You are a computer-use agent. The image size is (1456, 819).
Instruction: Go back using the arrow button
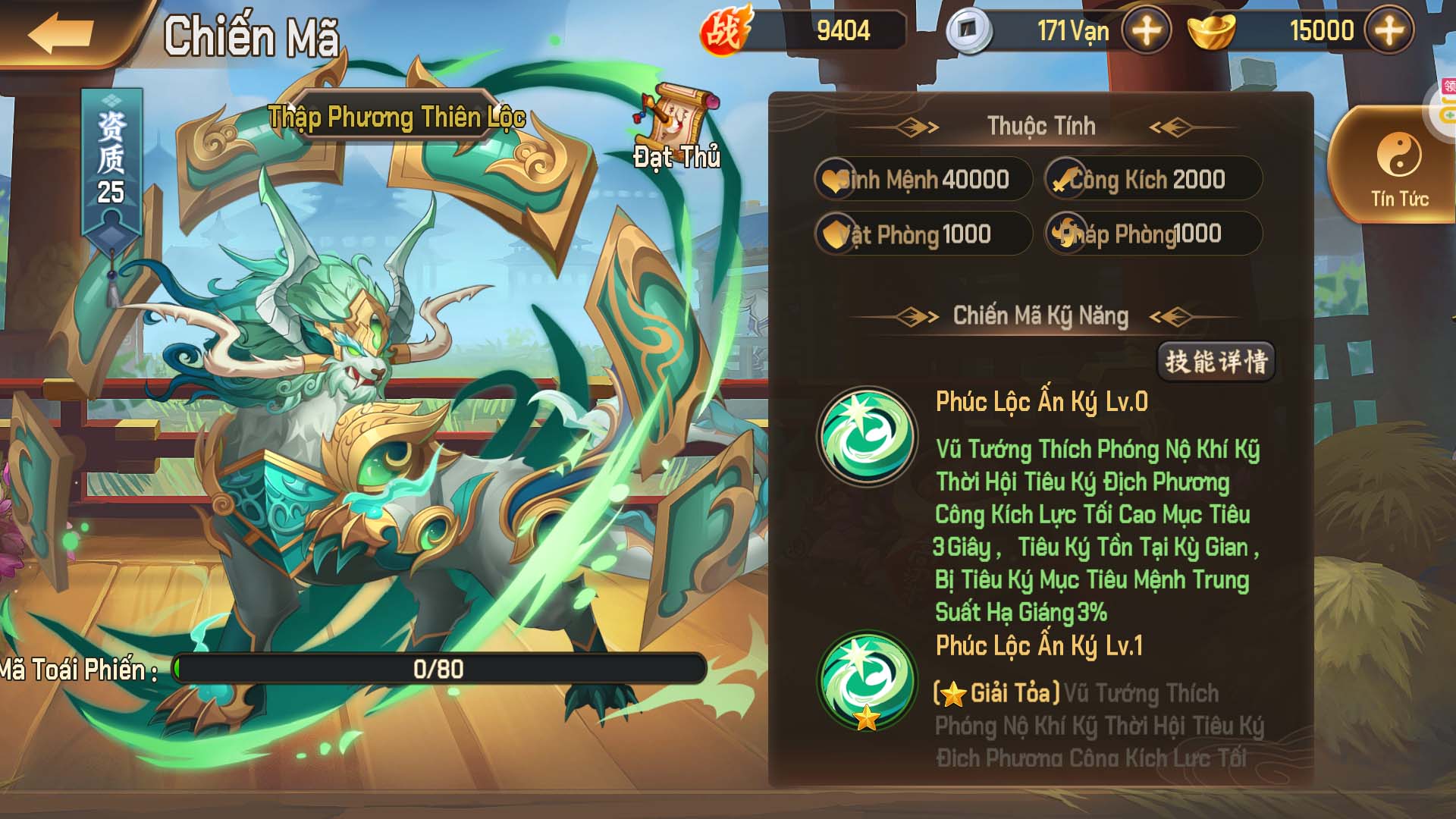(x=61, y=34)
